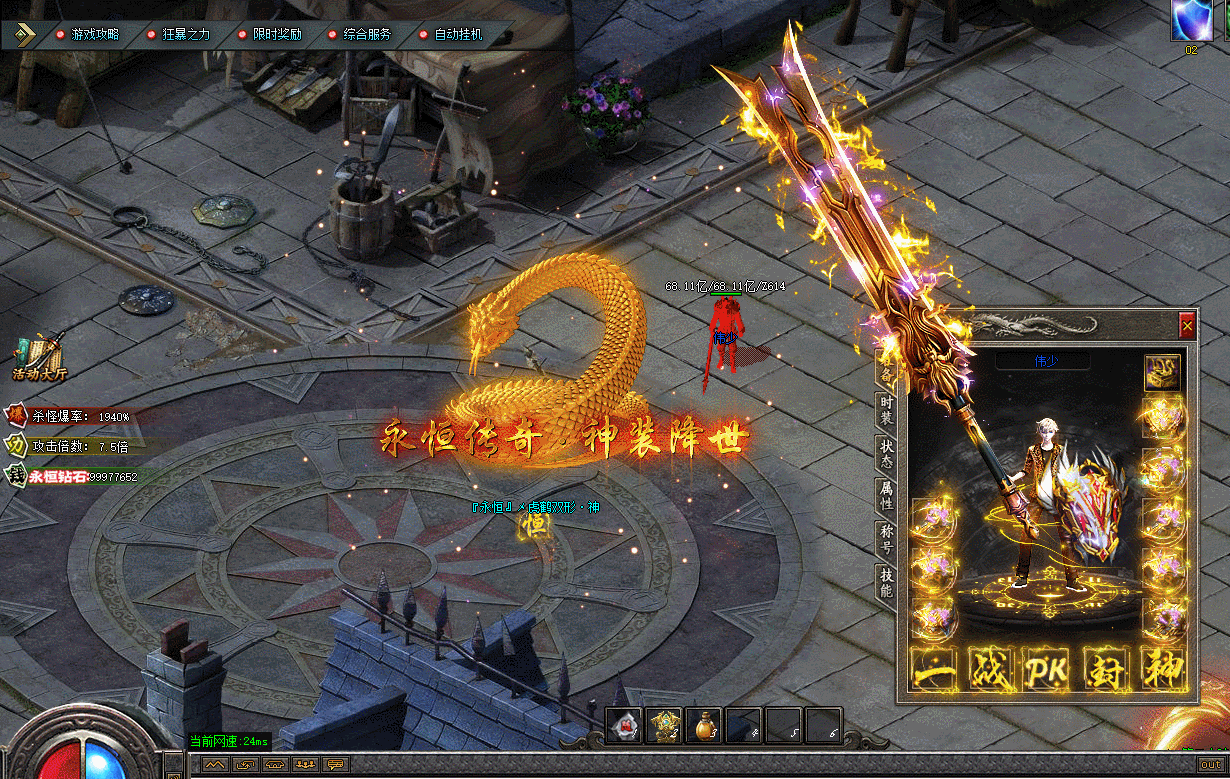Click the PK slot in the character panel
The width and height of the screenshot is (1230, 779).
point(1047,669)
